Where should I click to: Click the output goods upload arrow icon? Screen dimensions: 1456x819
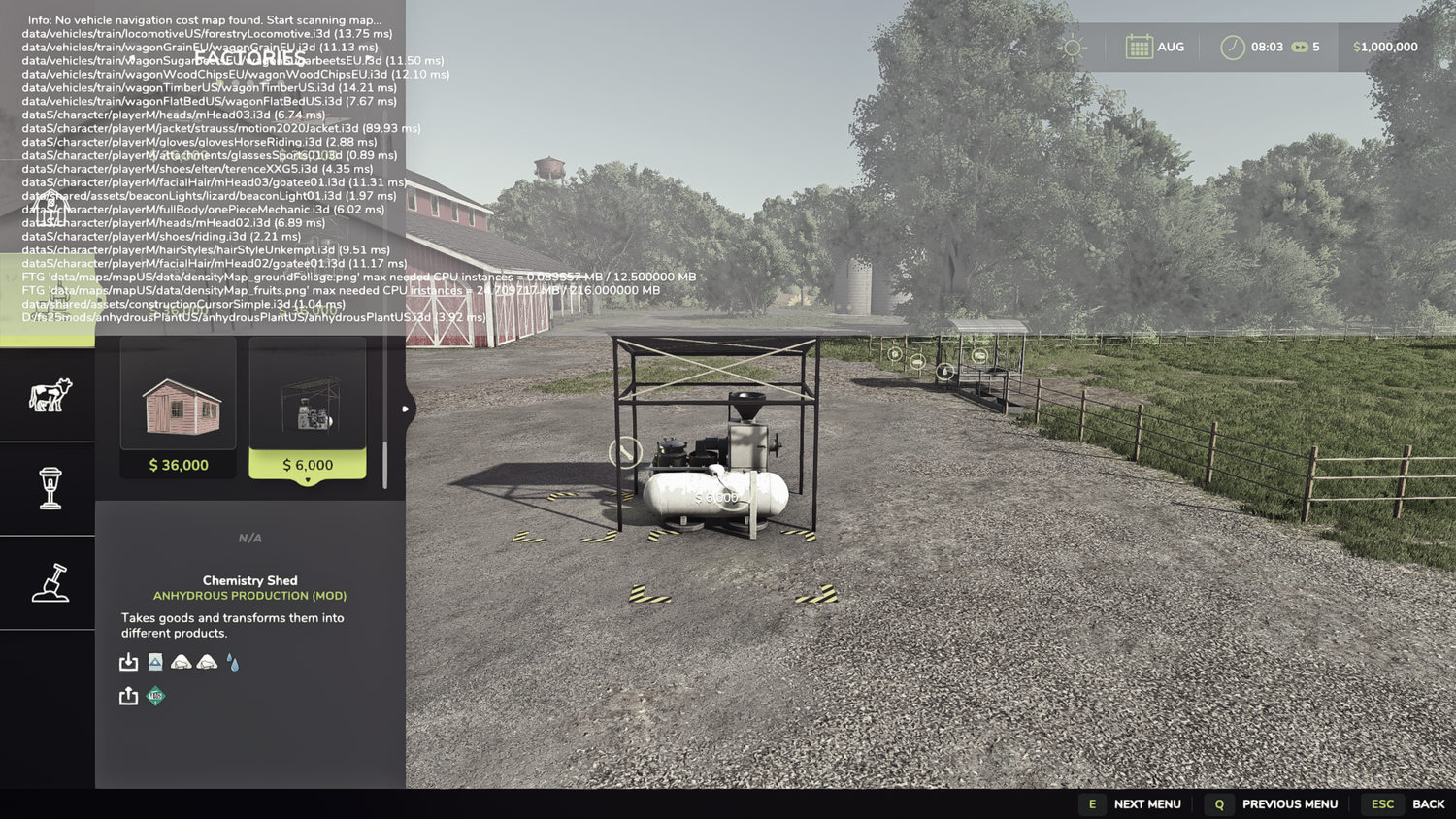click(128, 695)
